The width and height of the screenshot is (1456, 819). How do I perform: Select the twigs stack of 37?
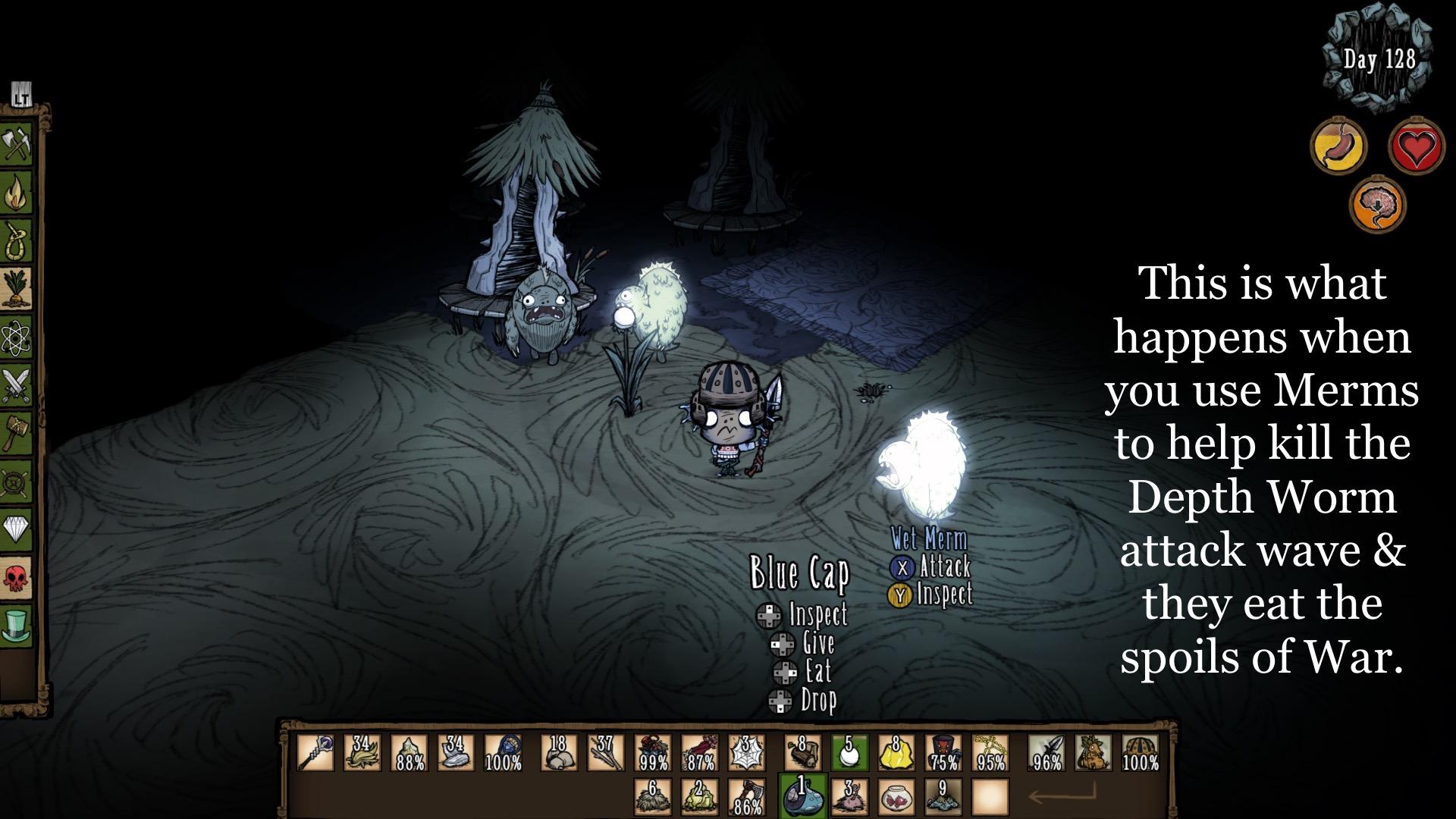(606, 752)
